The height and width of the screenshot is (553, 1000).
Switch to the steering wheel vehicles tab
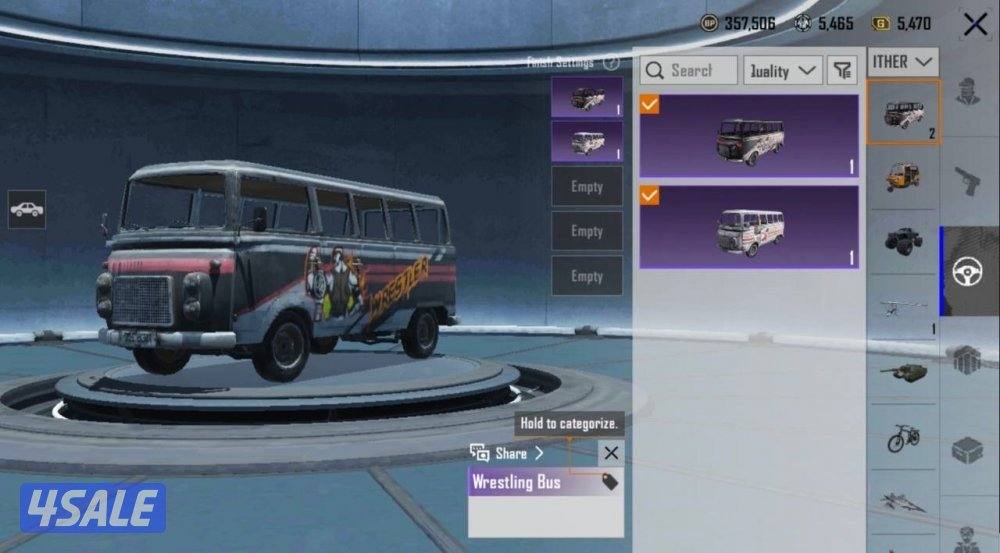969,271
